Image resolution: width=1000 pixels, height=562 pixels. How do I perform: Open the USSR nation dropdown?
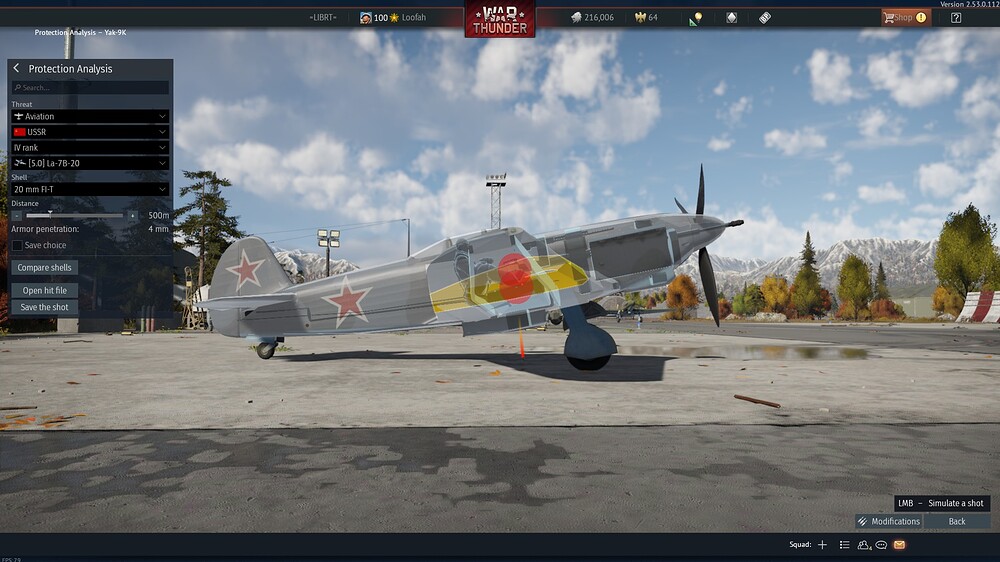click(90, 132)
